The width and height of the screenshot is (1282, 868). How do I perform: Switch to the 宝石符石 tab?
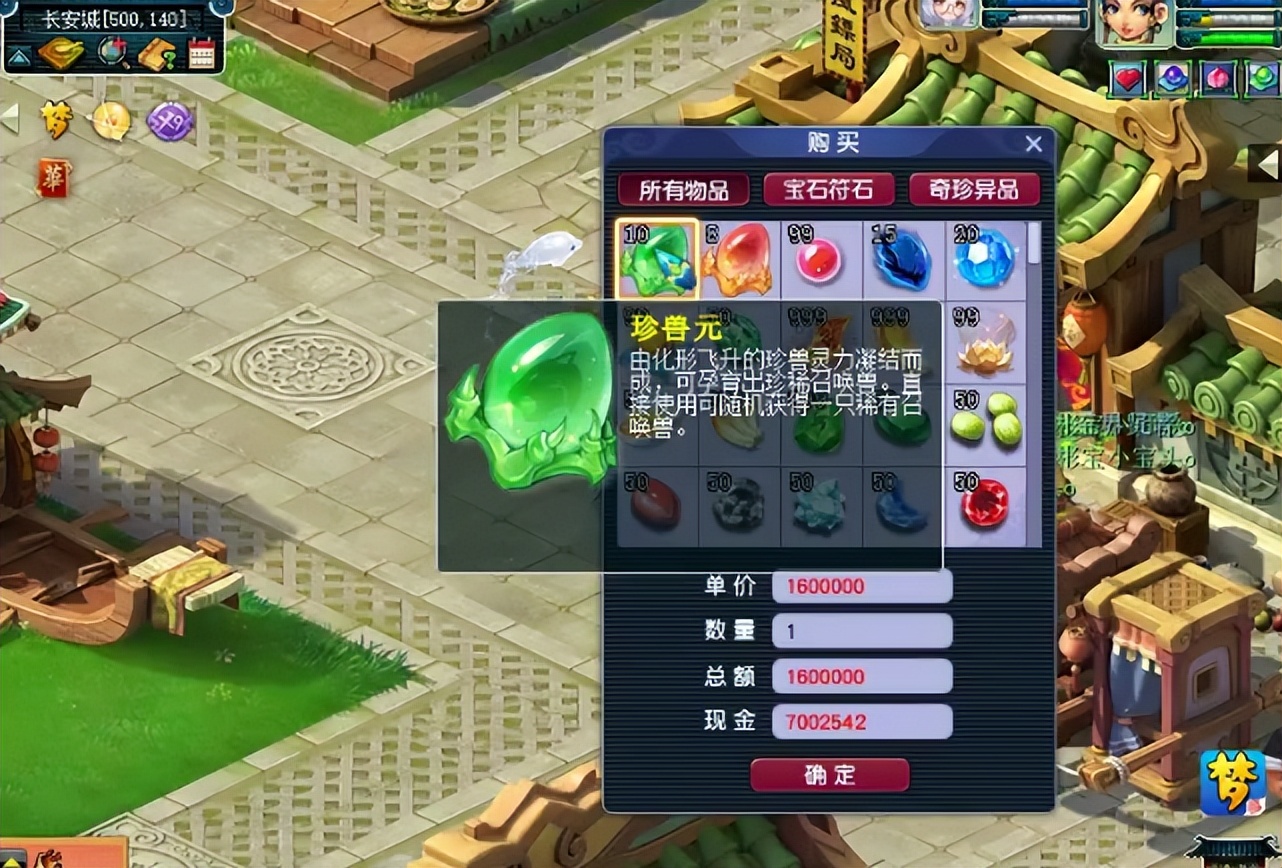coord(831,189)
